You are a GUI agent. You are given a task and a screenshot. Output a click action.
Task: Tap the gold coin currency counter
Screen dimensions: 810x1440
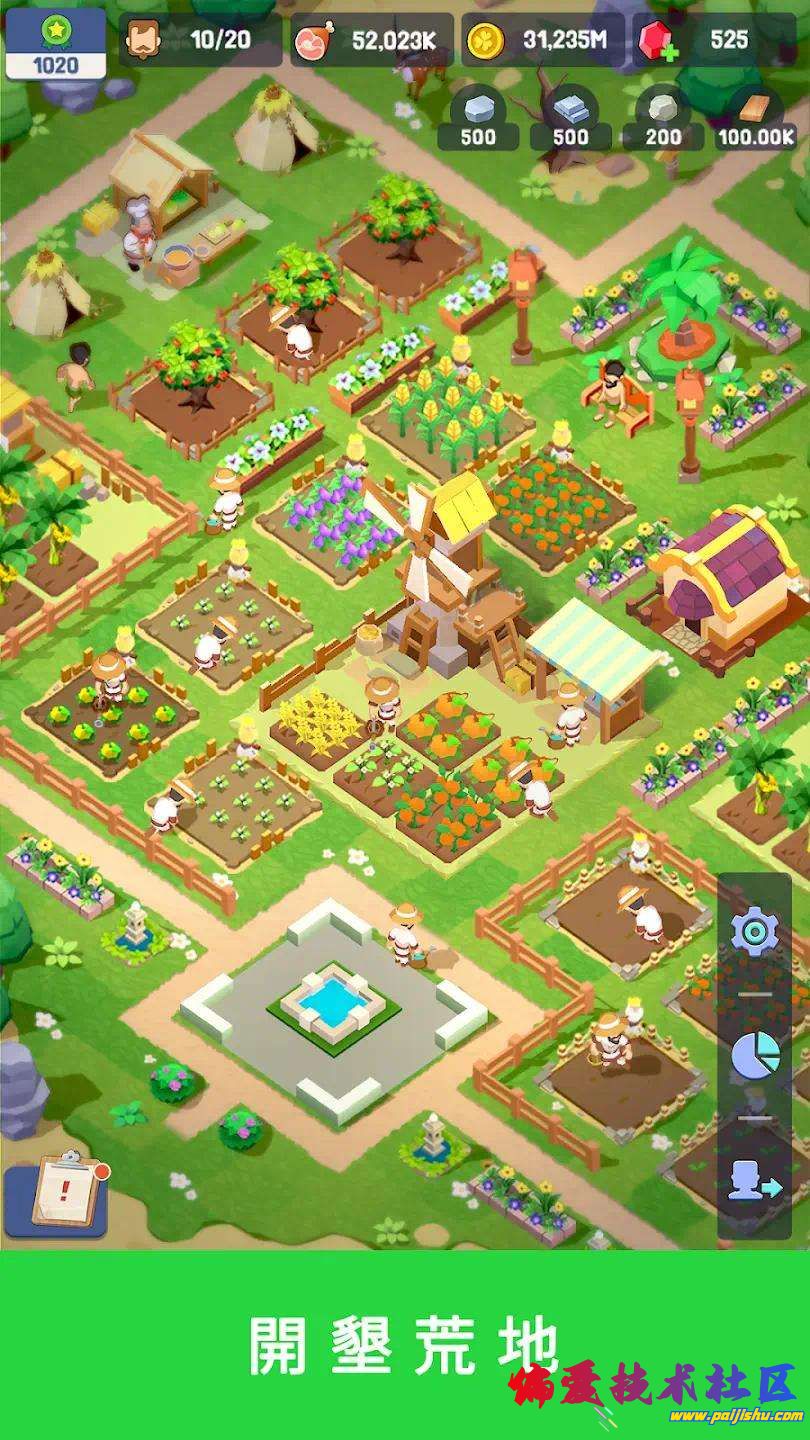(543, 40)
